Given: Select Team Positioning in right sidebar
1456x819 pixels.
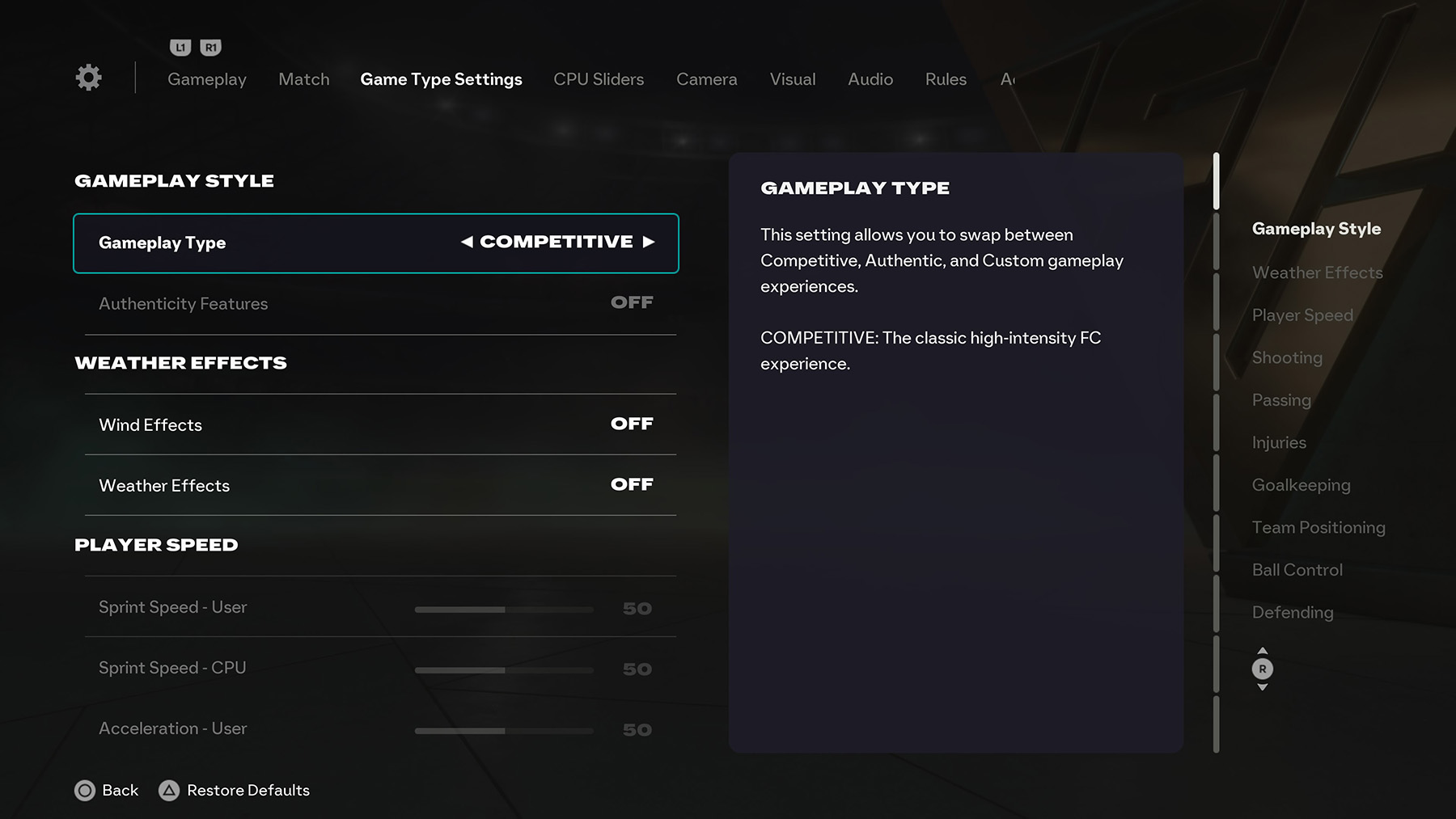Looking at the screenshot, I should click(1318, 527).
